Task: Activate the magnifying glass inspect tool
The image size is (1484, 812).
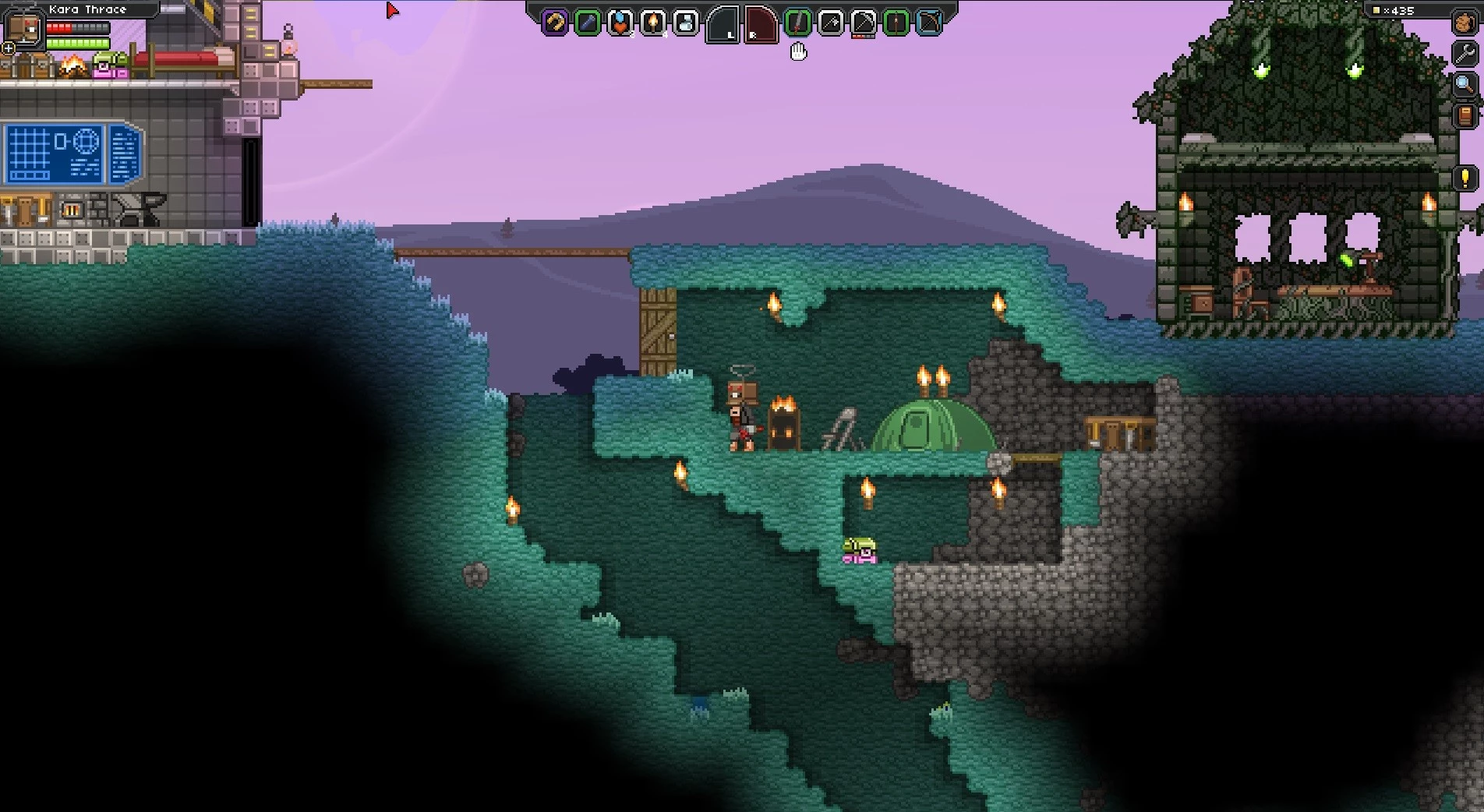Action: (x=1465, y=84)
